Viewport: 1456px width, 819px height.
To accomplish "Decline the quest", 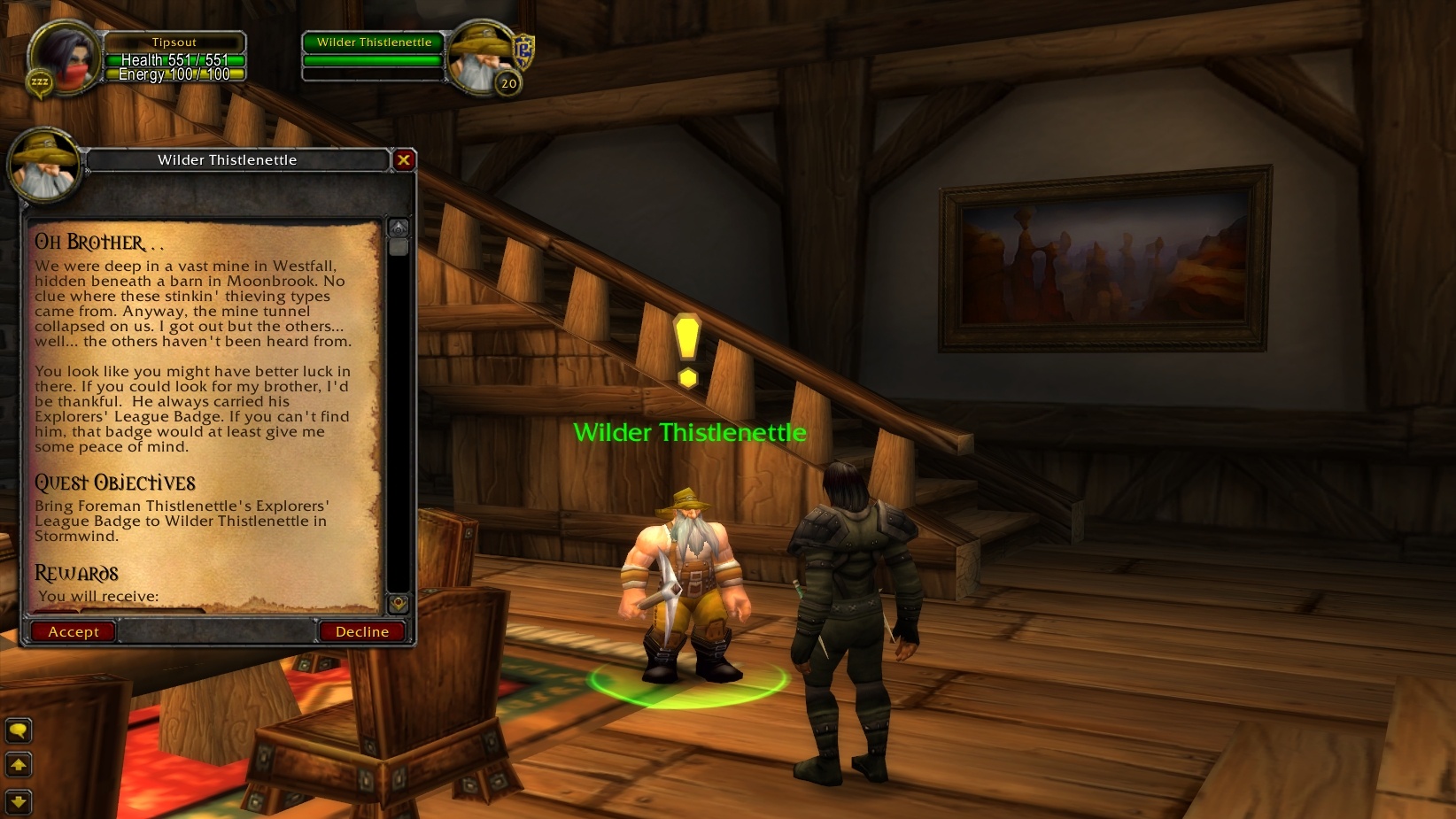I will tap(362, 631).
